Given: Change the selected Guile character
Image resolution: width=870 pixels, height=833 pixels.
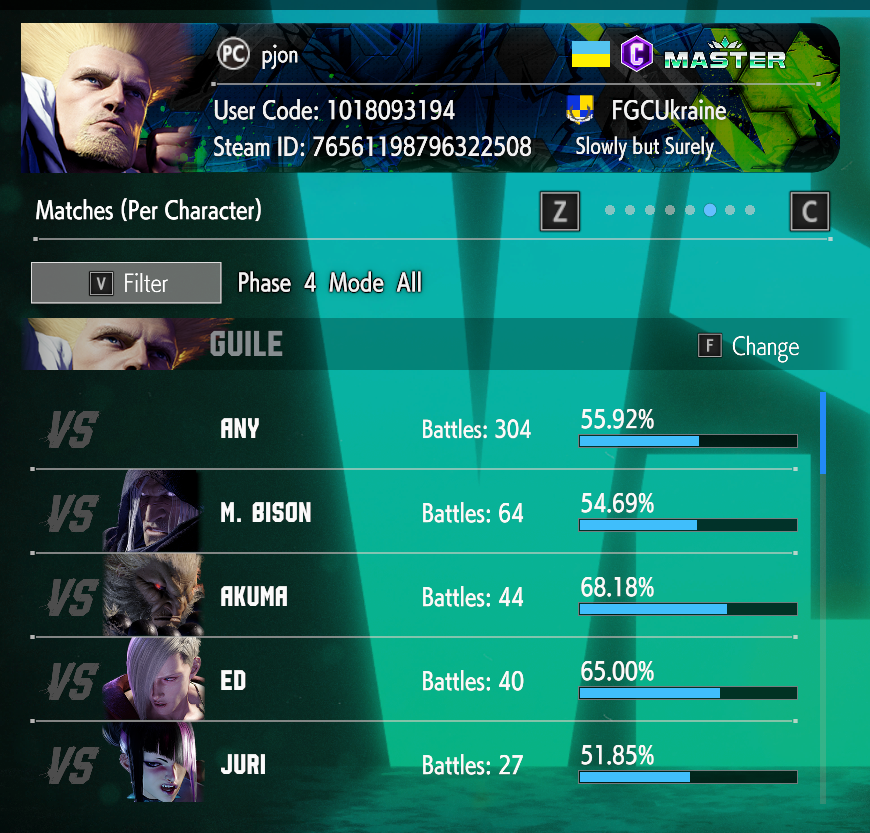Looking at the screenshot, I should pyautogui.click(x=749, y=347).
